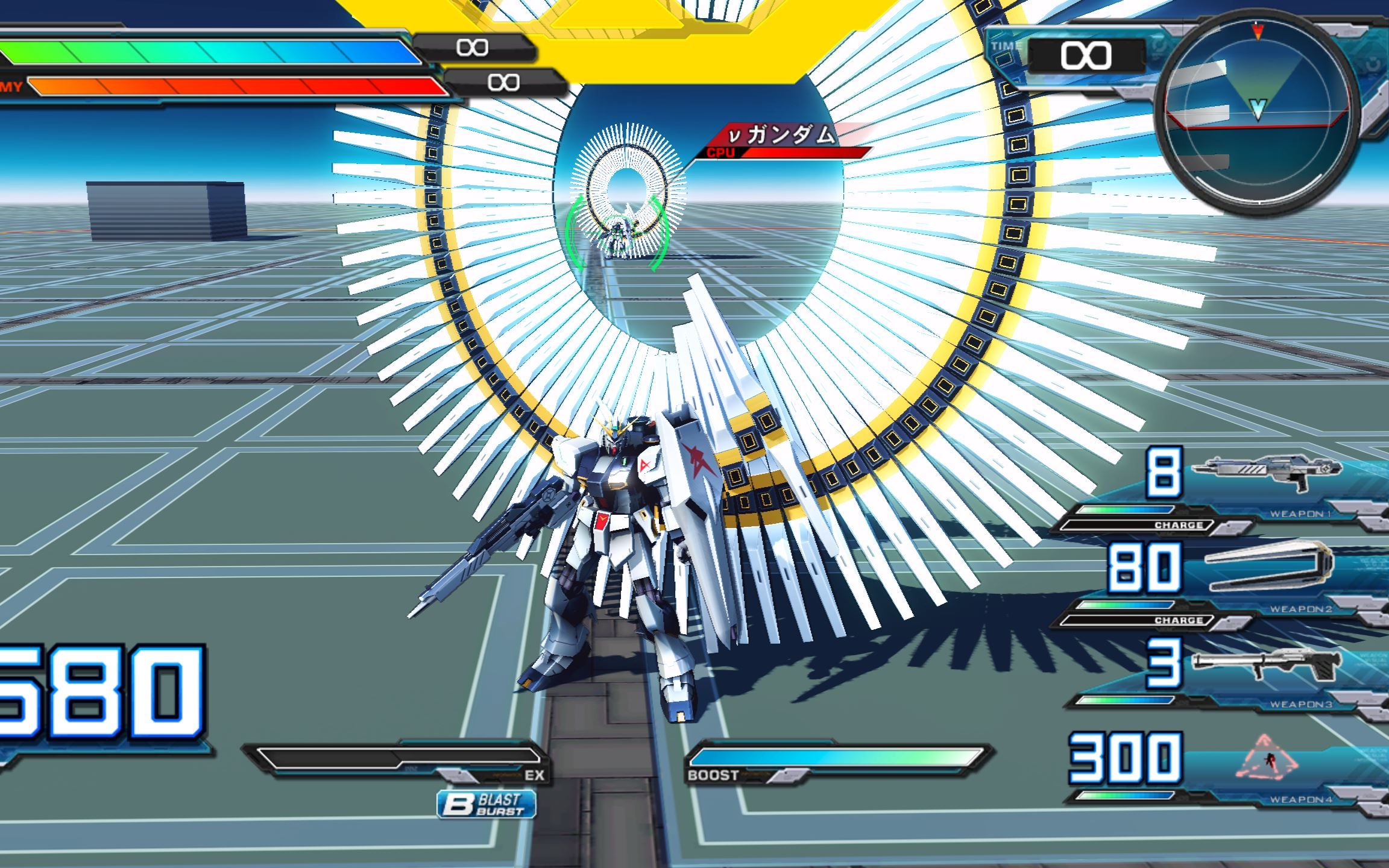1389x868 pixels.
Task: Select the νガンダム CPU target label
Action: [784, 140]
